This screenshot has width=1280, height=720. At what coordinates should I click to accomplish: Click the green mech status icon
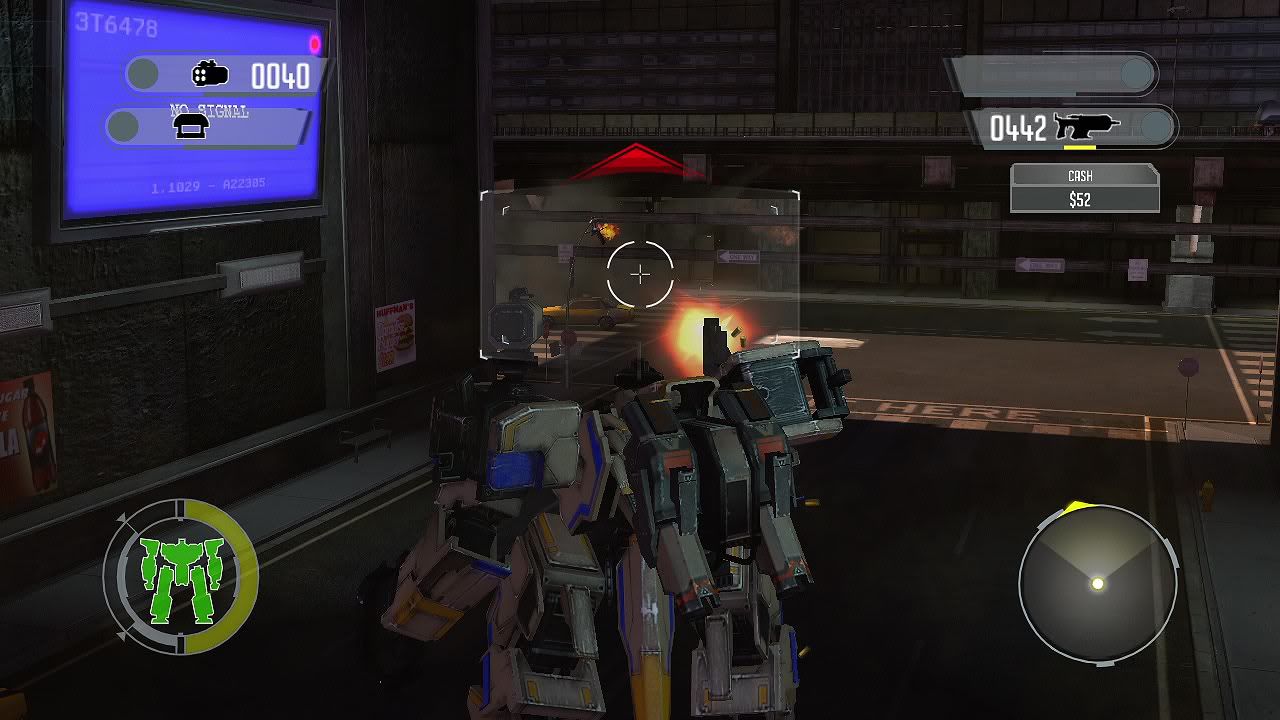180,576
